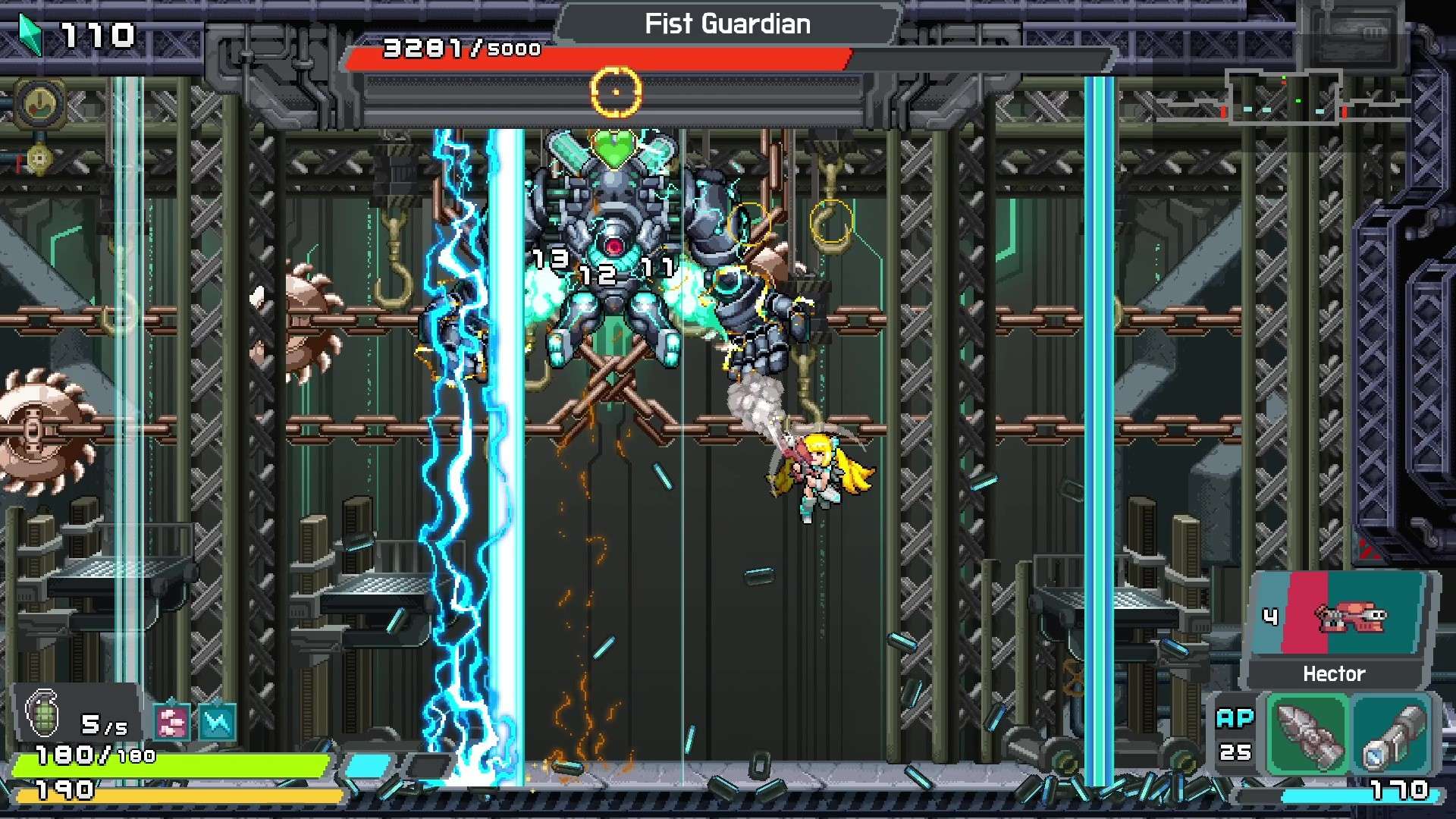Screen dimensions: 1456x819
Task: Open the room minimap
Action: coord(1283,97)
